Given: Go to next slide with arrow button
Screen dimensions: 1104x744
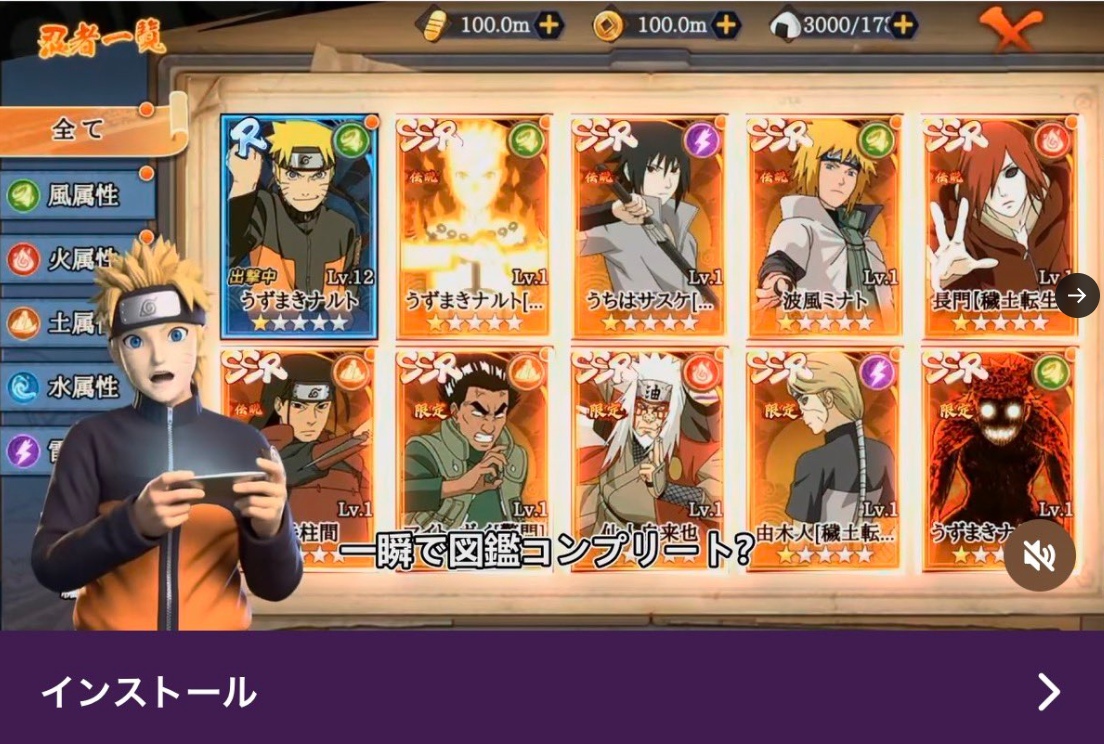Looking at the screenshot, I should click(1077, 295).
